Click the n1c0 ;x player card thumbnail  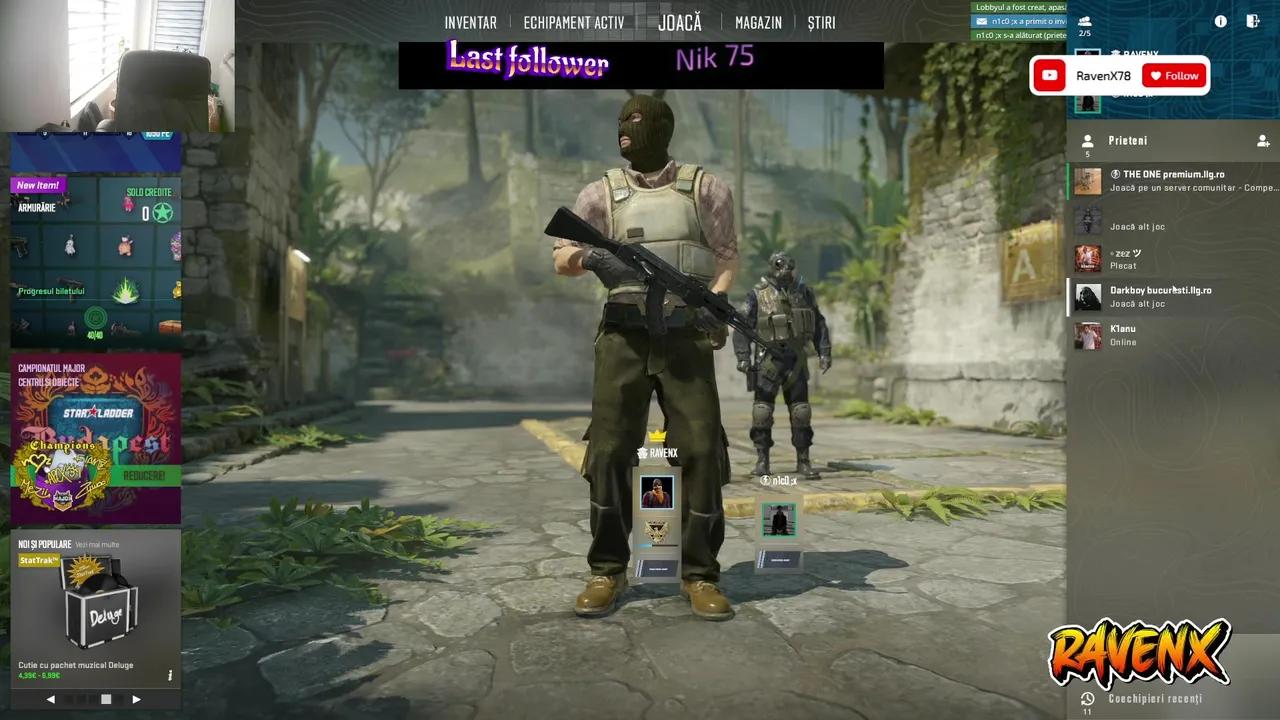click(x=779, y=520)
